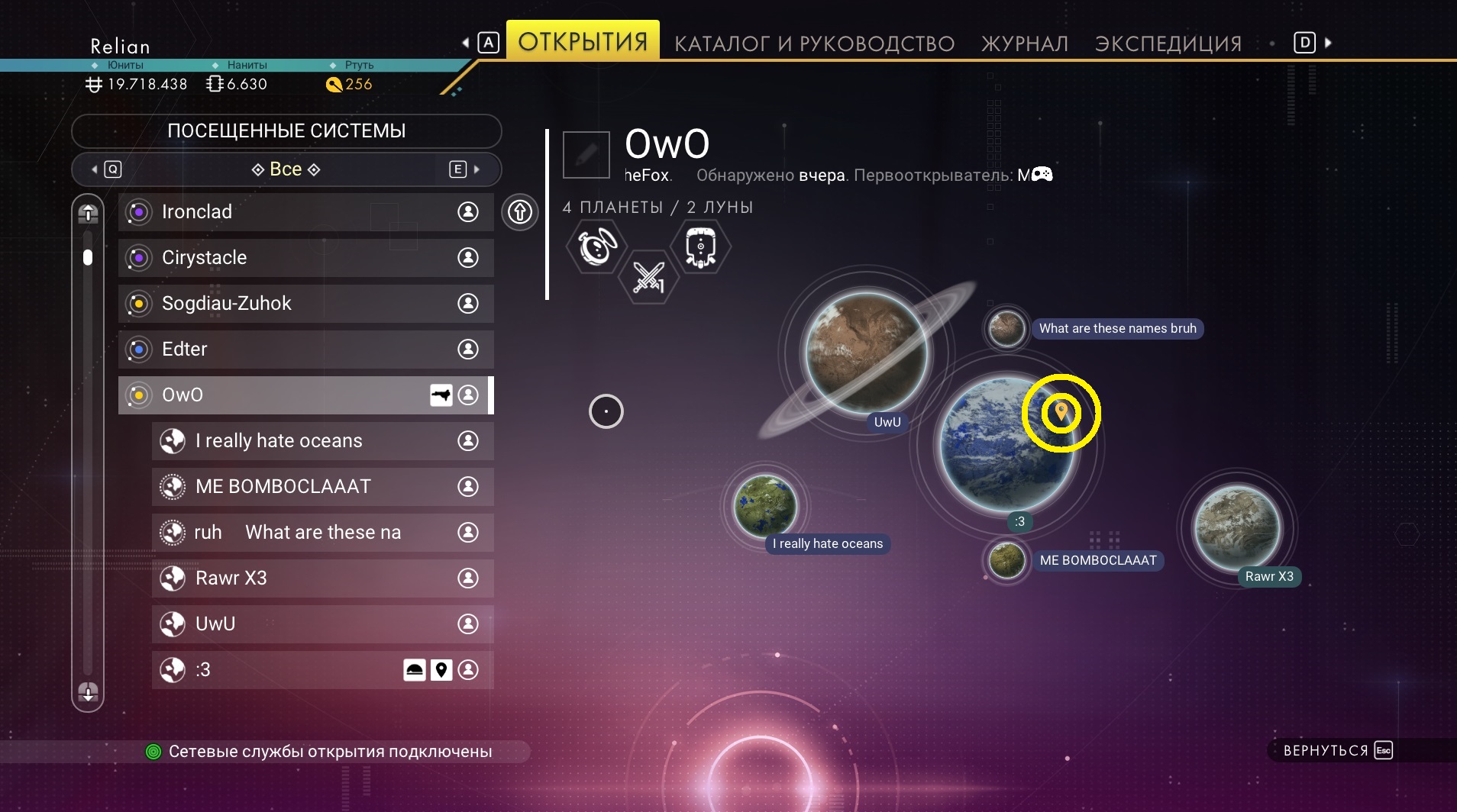The image size is (1457, 812).
Task: Select the "I really hate oceans" planet entry
Action: tap(322, 441)
